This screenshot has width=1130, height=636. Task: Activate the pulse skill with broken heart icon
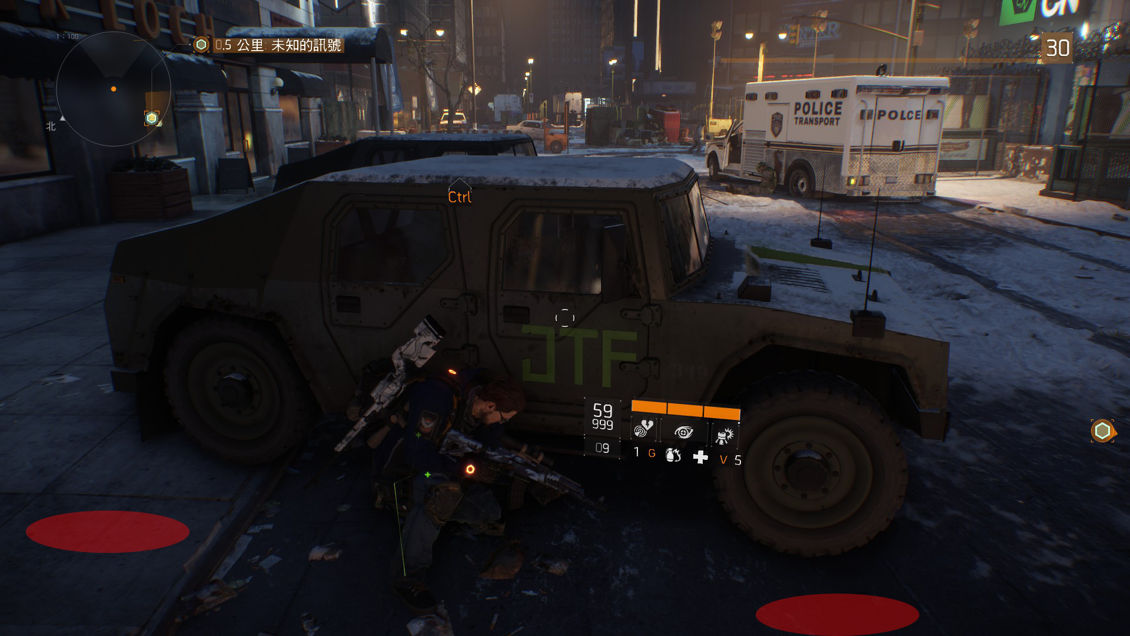tap(647, 432)
